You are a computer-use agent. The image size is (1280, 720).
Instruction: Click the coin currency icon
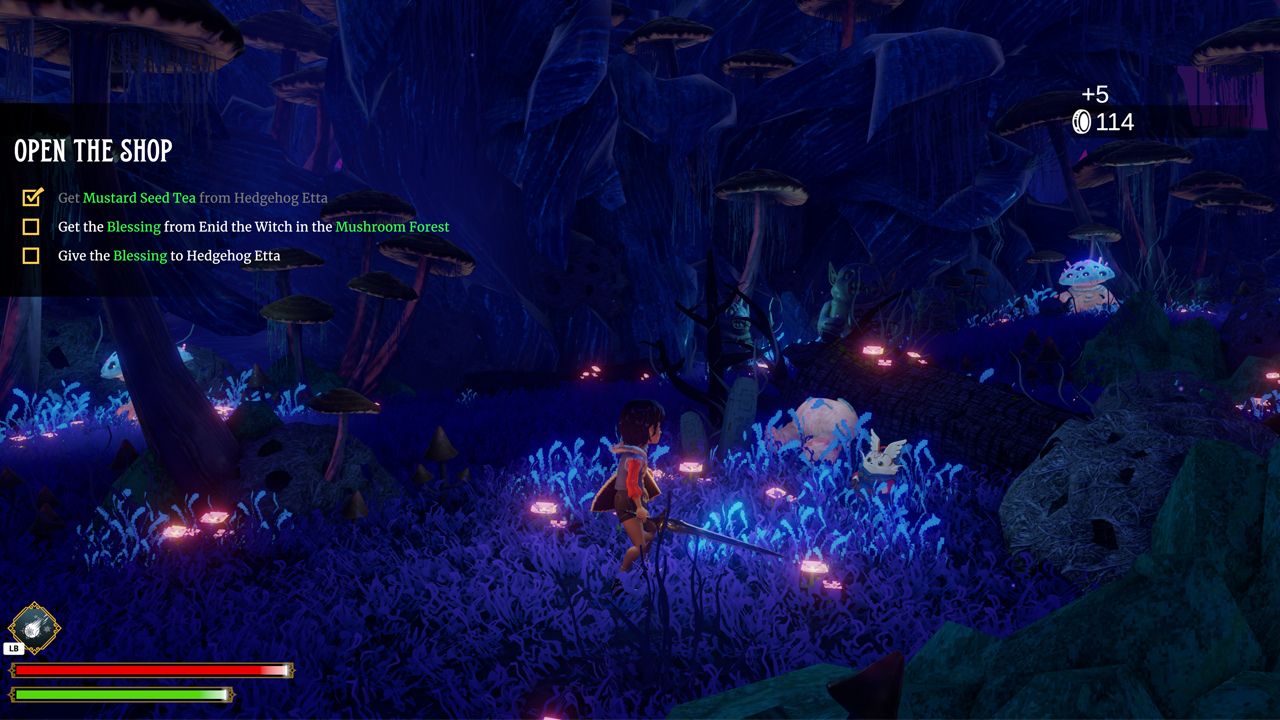[x=1084, y=123]
